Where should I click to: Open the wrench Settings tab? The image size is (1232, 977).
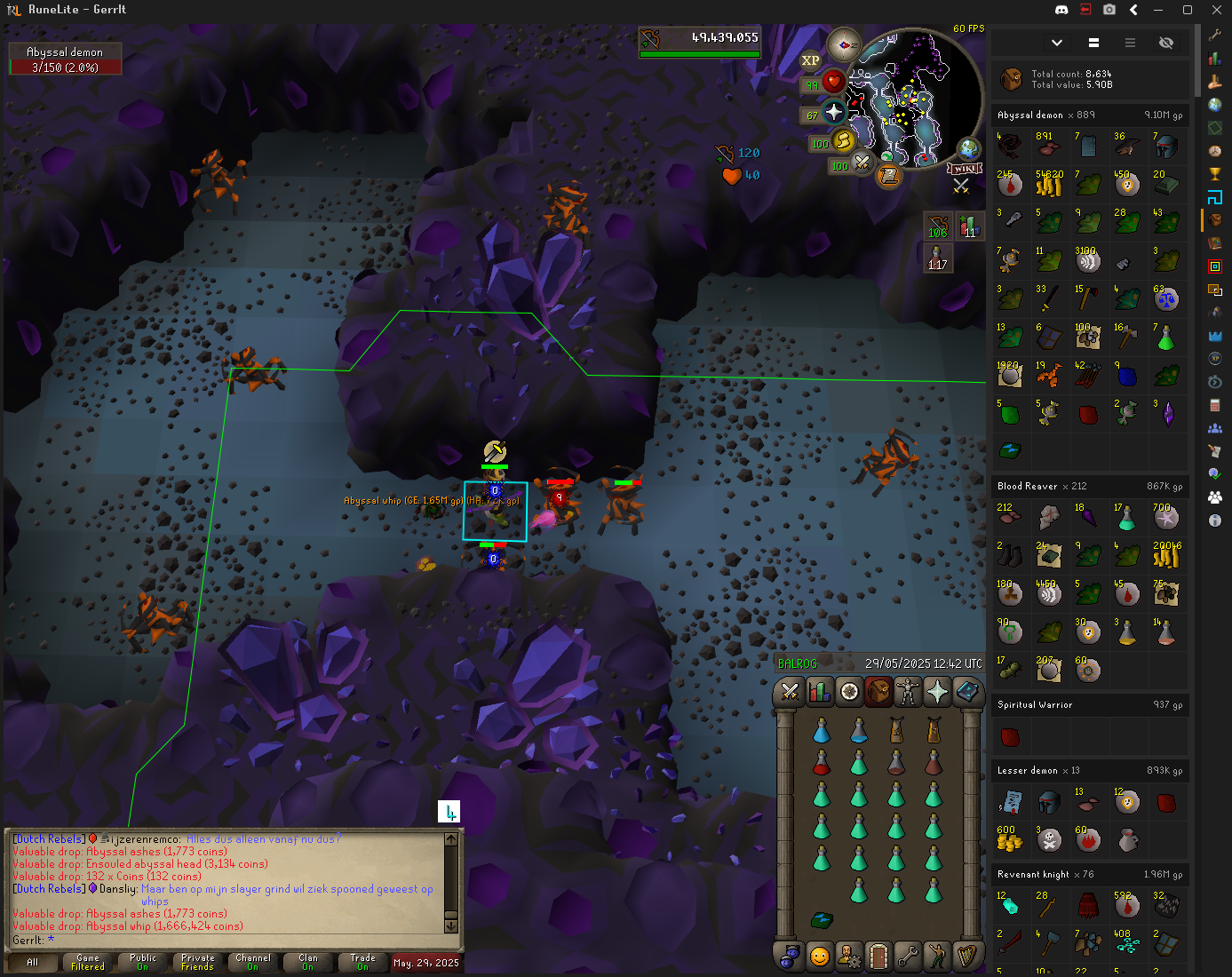click(907, 957)
